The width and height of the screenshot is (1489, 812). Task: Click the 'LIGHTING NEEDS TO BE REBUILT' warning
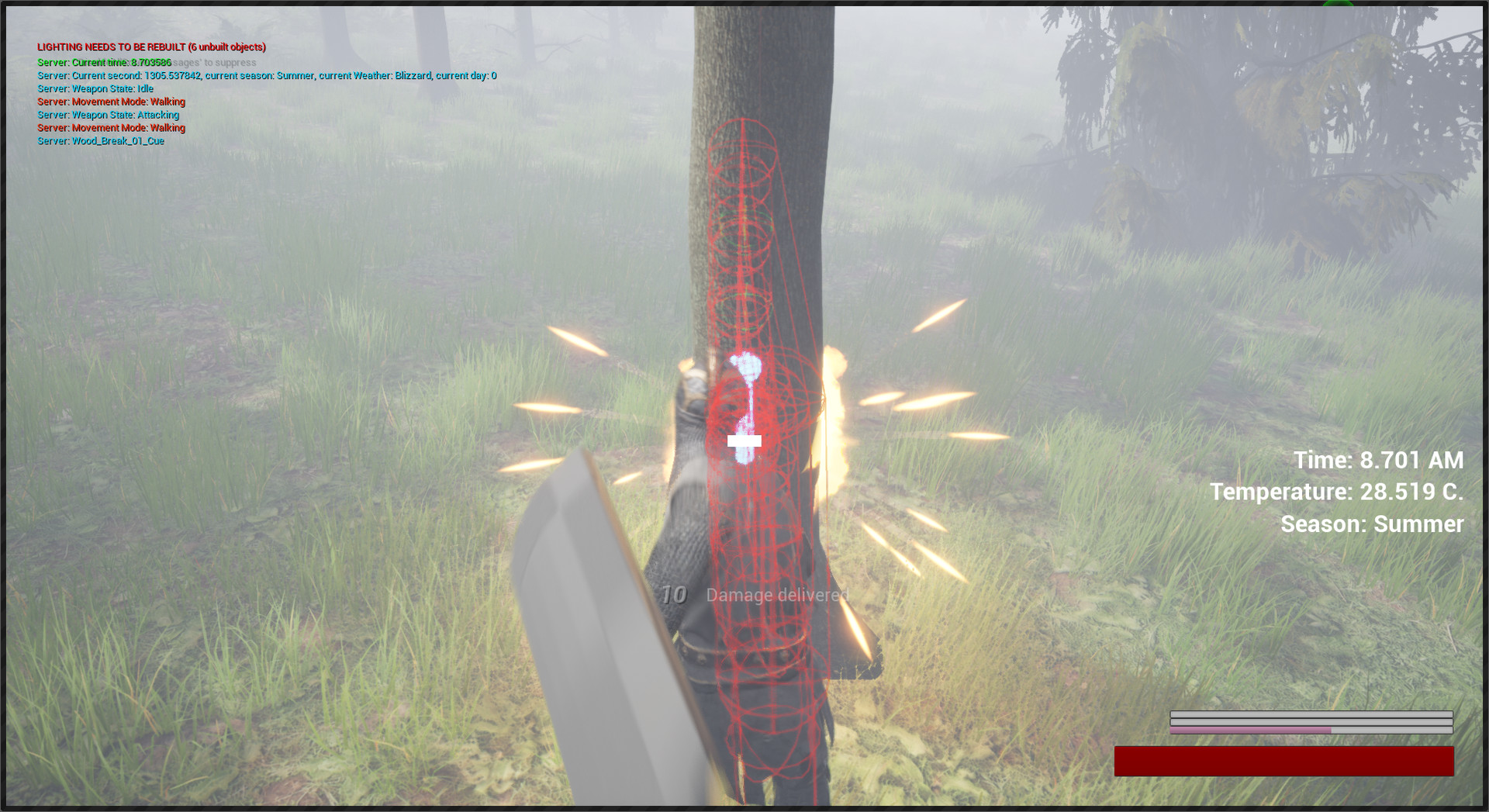click(x=151, y=47)
